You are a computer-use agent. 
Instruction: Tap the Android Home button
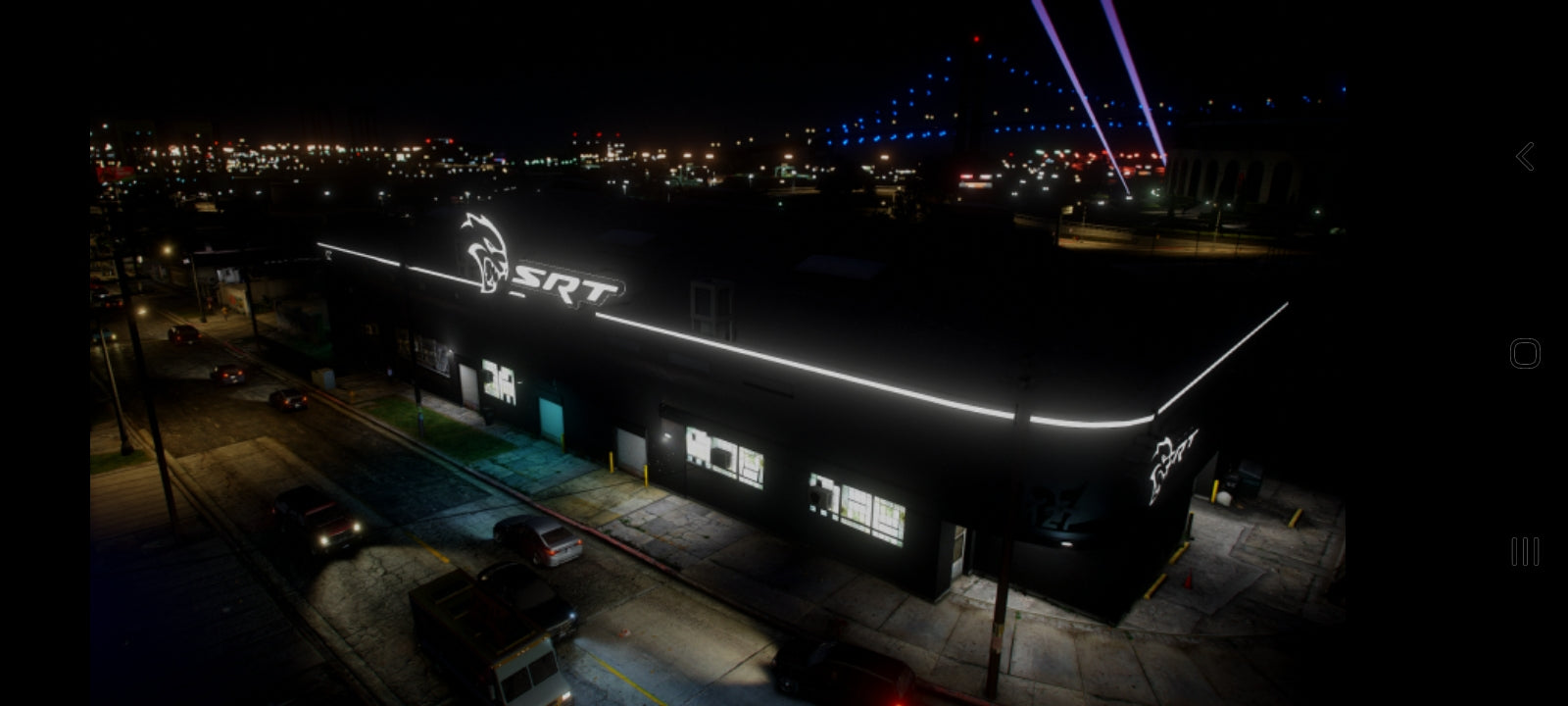(1525, 353)
